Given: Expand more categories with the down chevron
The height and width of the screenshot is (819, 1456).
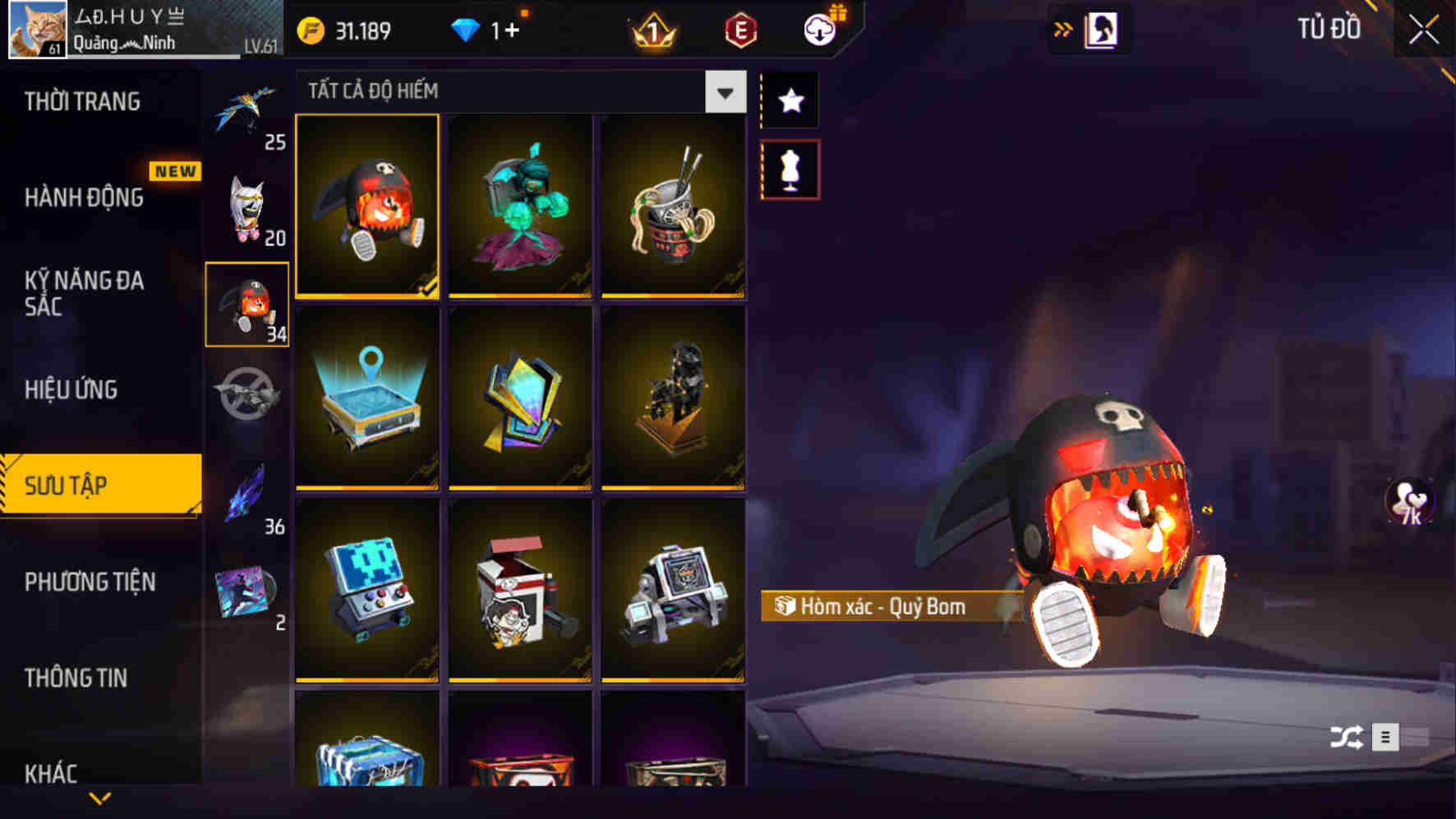Looking at the screenshot, I should point(100,797).
